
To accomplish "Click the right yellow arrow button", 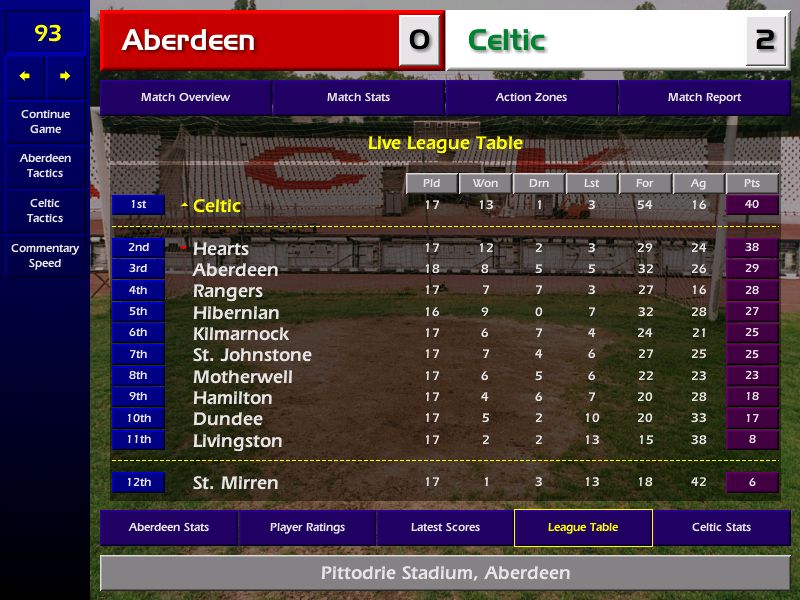I will click(65, 76).
